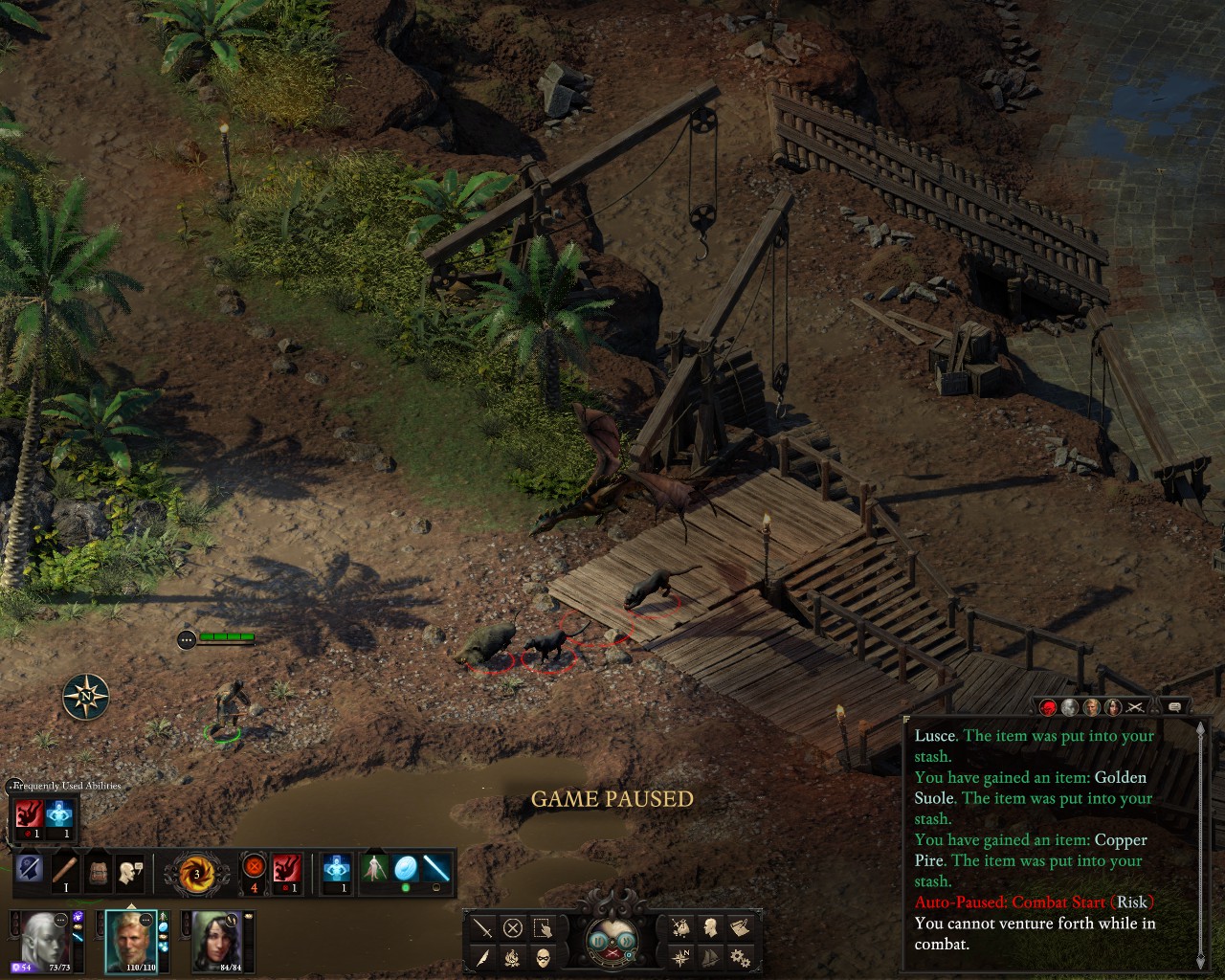1225x980 pixels.
Task: Open the area map compass button
Action: point(681,957)
